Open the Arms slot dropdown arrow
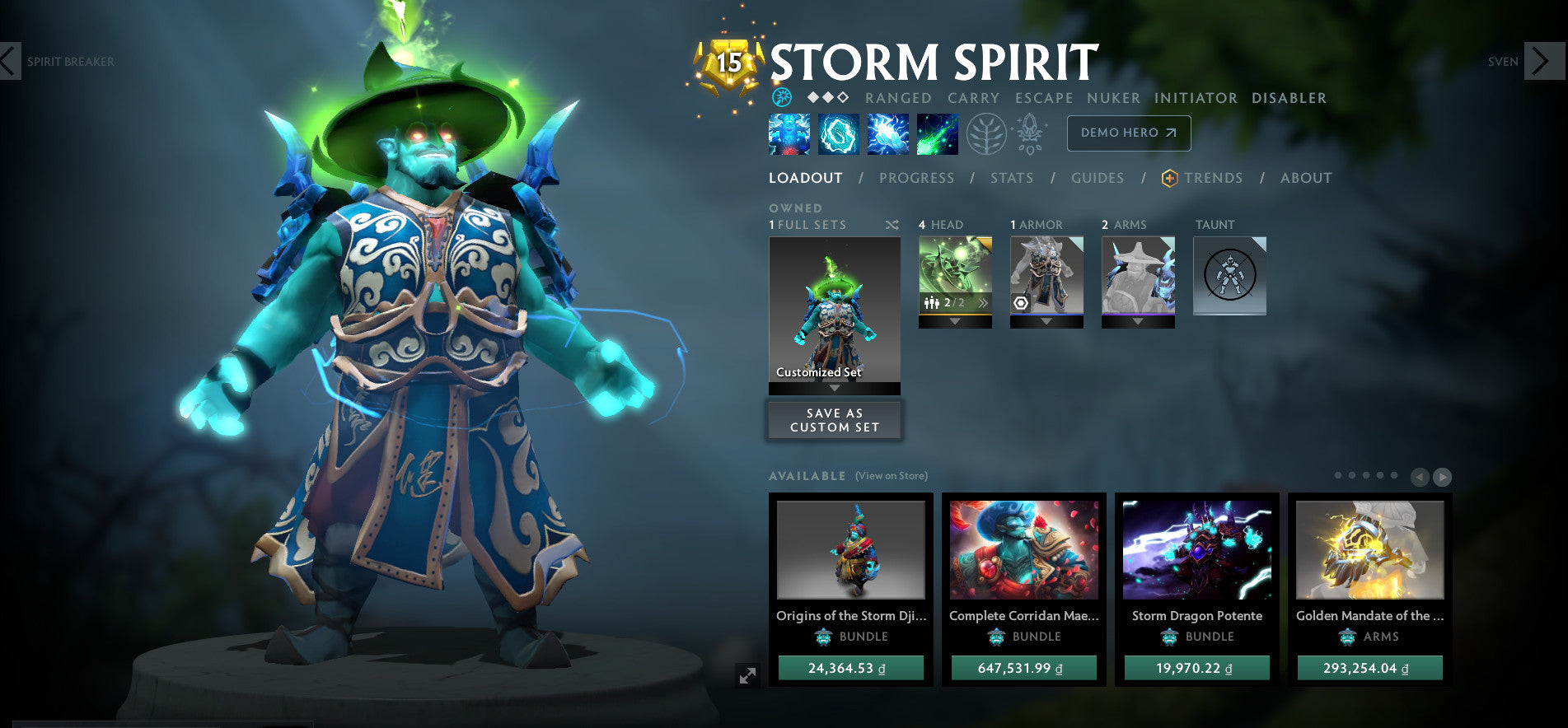1568x728 pixels. [1138, 322]
